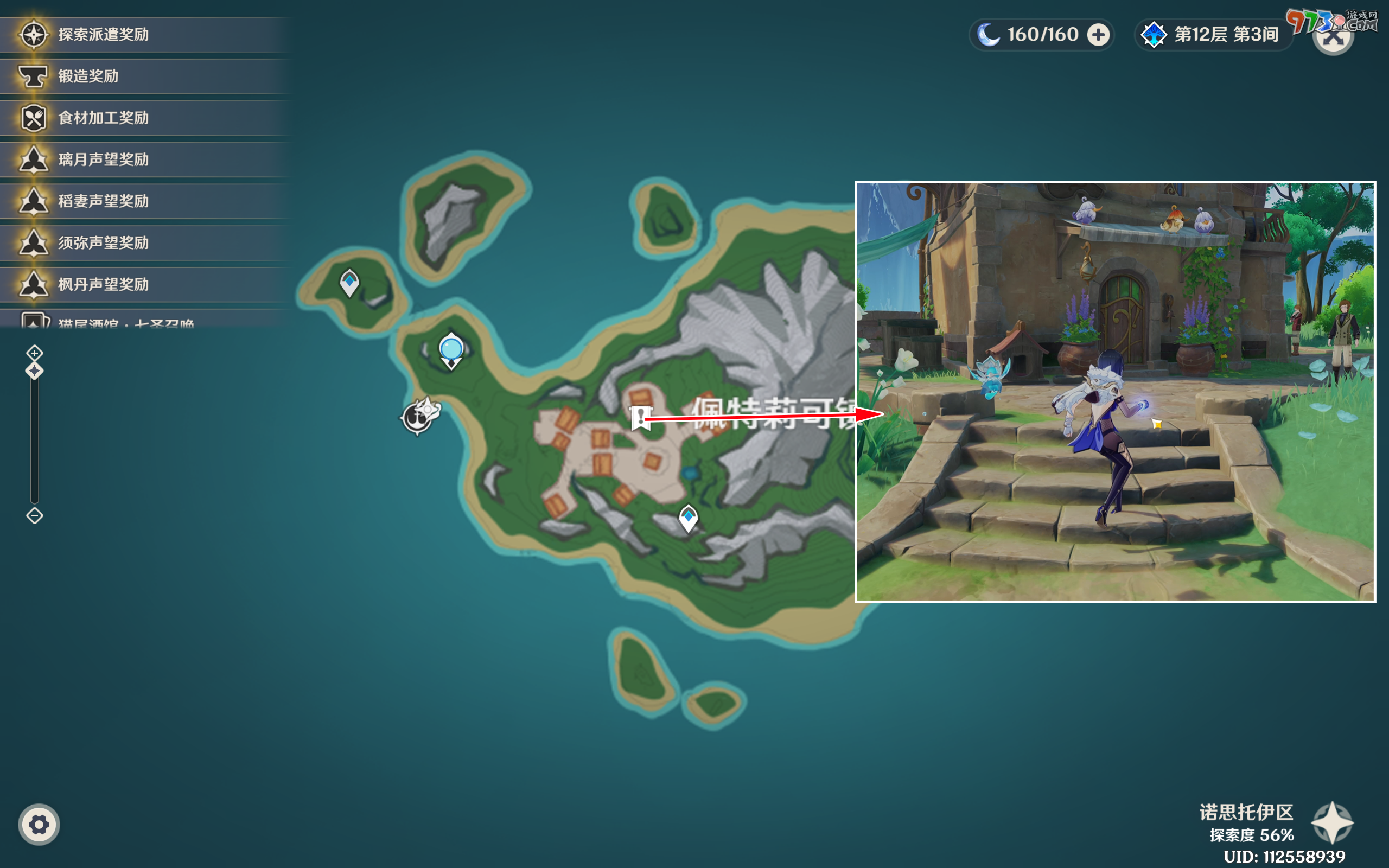The image size is (1389, 868).
Task: Click the 璃月声望奖励 emblem icon
Action: [33, 159]
